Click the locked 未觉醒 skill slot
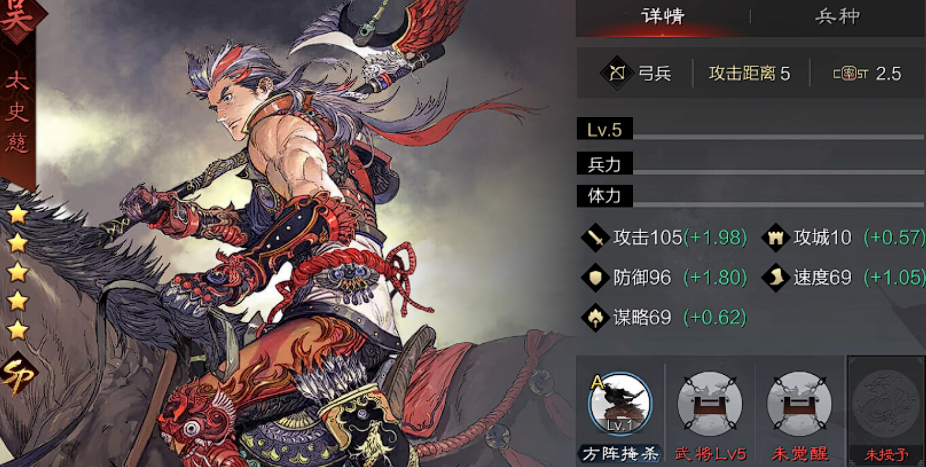The height and width of the screenshot is (467, 926). pyautogui.click(x=798, y=405)
